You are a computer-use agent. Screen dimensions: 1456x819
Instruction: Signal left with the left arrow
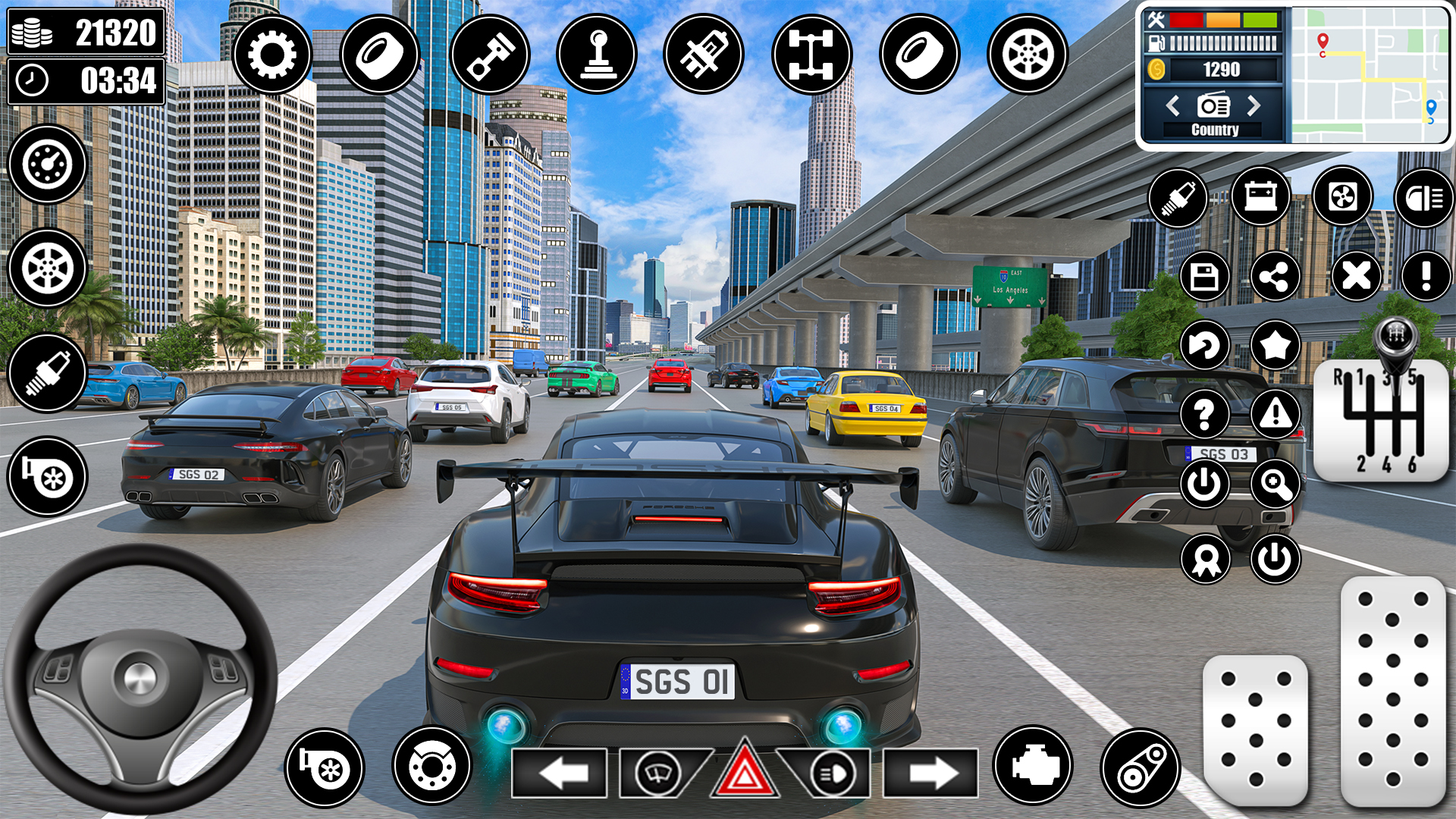click(559, 773)
